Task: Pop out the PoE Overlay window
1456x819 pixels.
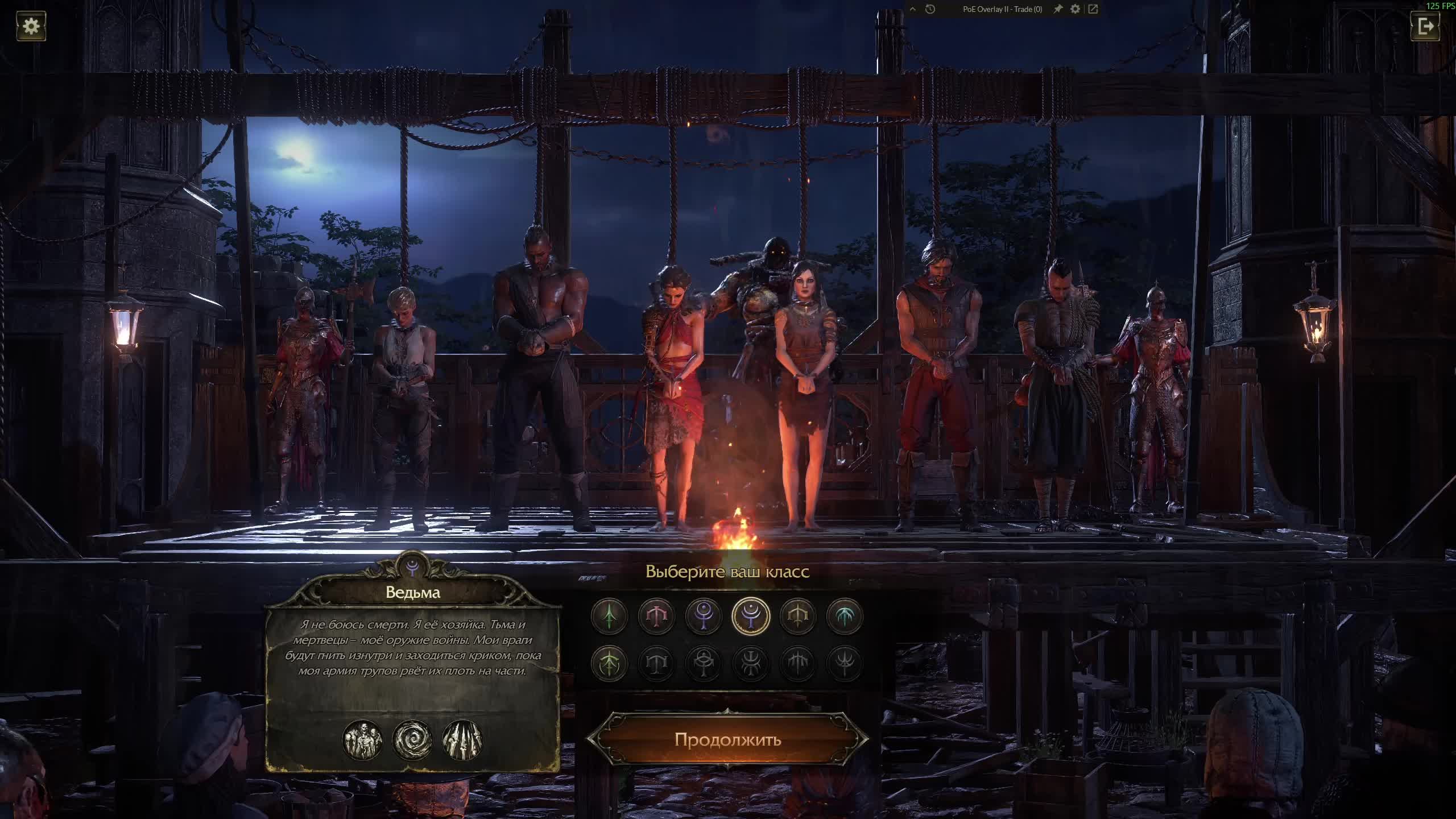Action: 1093,9
